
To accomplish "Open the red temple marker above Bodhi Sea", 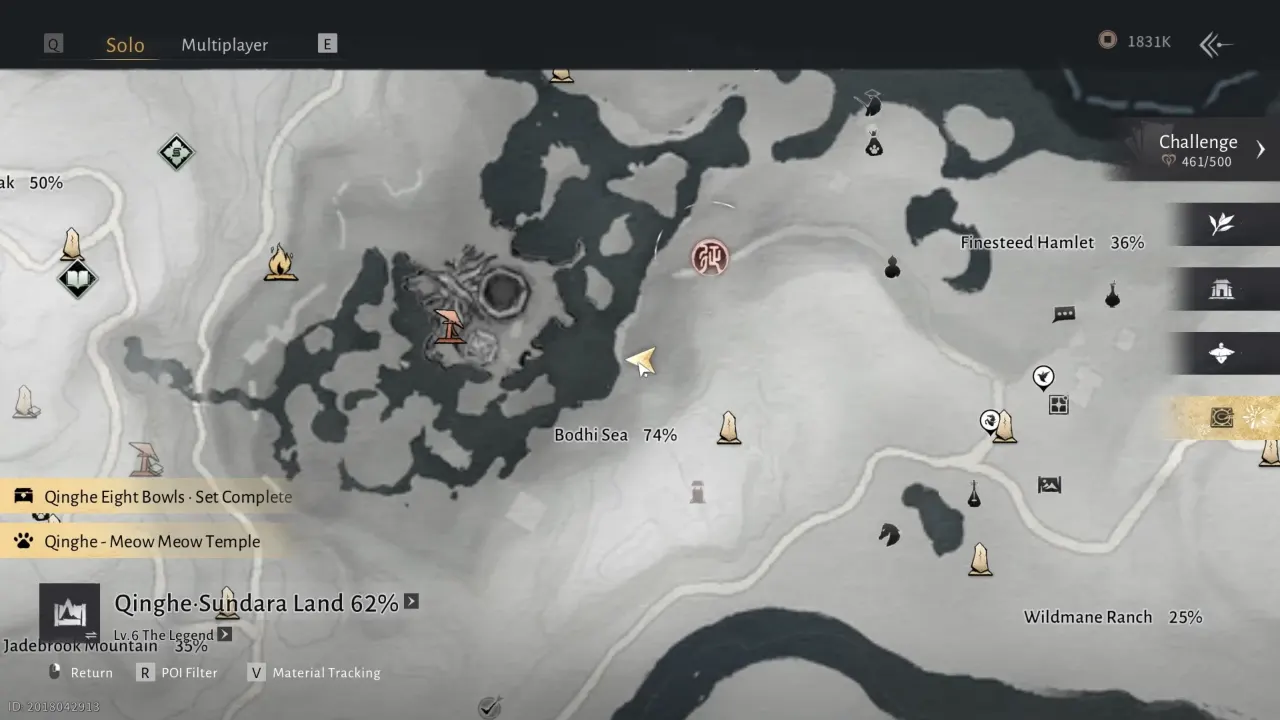I will pyautogui.click(x=710, y=257).
